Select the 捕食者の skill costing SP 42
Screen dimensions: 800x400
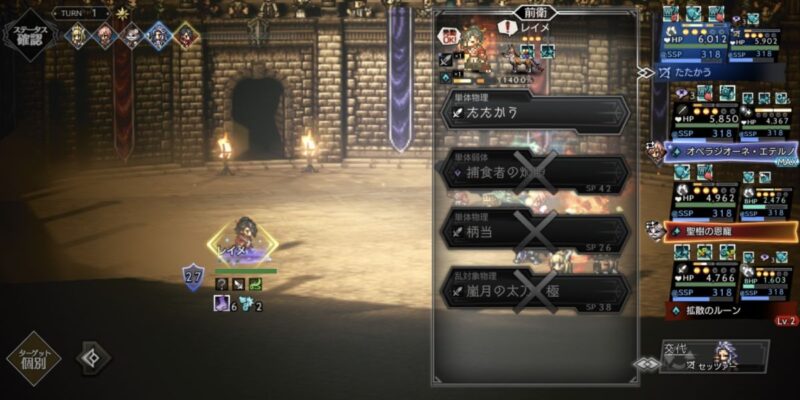coord(536,172)
